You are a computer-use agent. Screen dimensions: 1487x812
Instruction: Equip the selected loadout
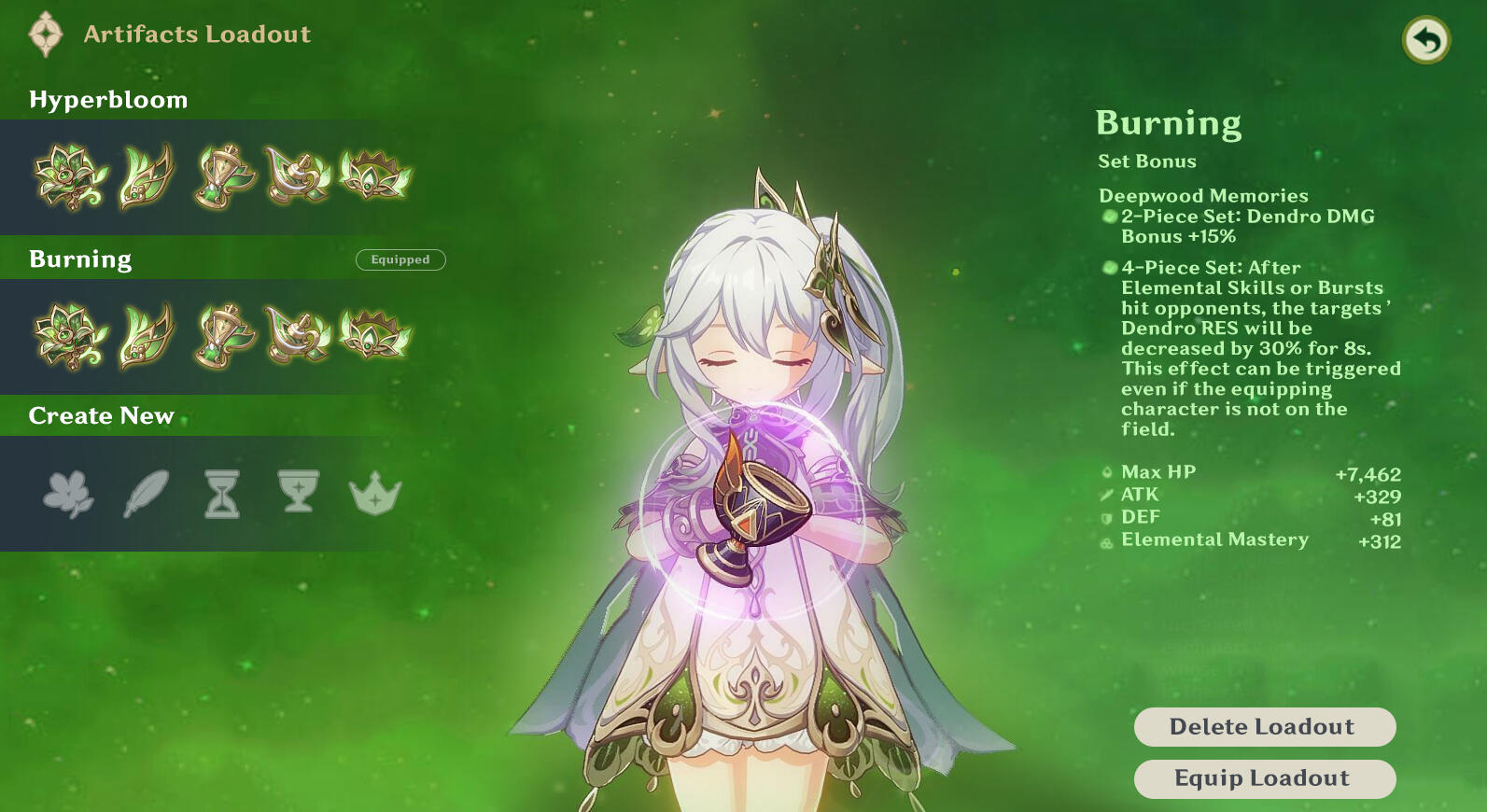click(1264, 778)
